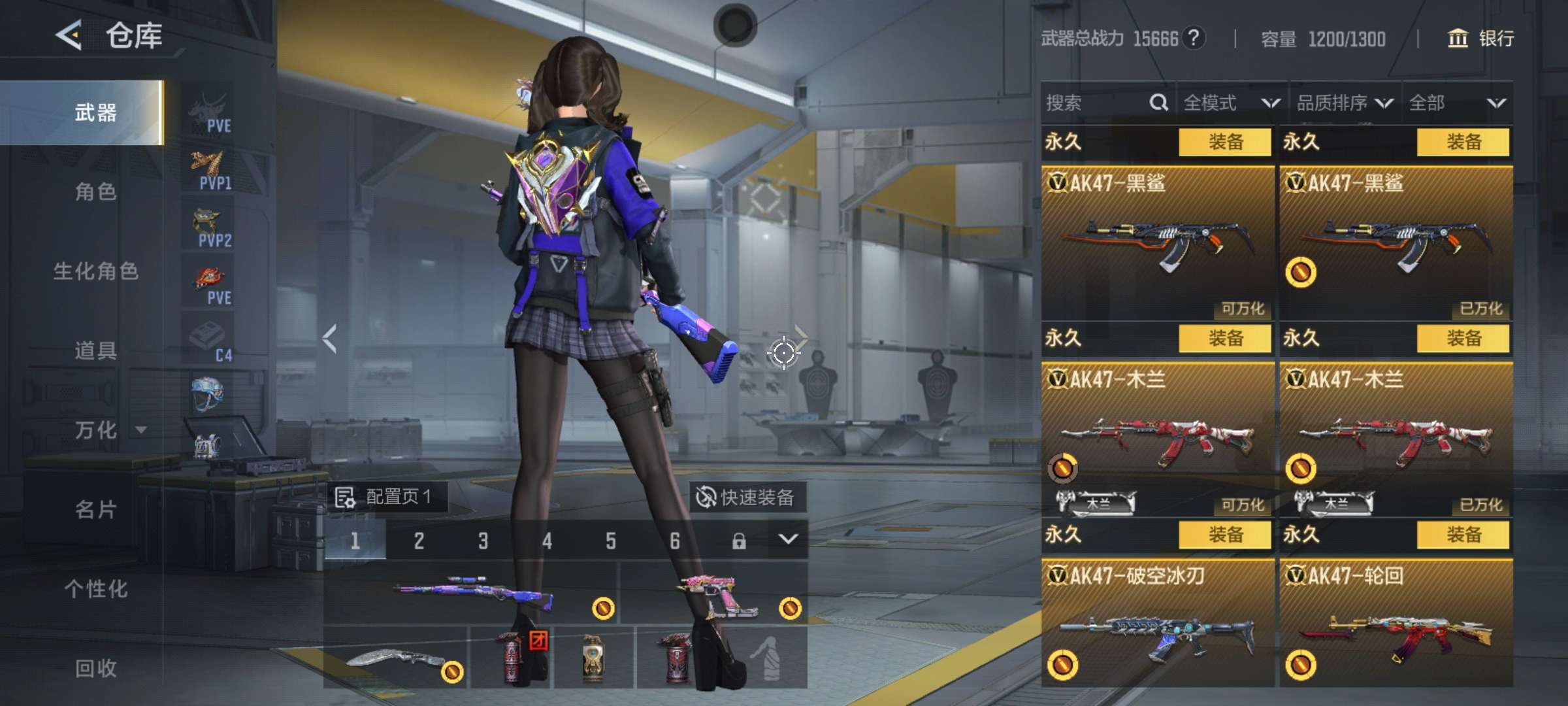The image size is (1568, 706).
Task: Open the 全部 filter dropdown
Action: (1457, 103)
